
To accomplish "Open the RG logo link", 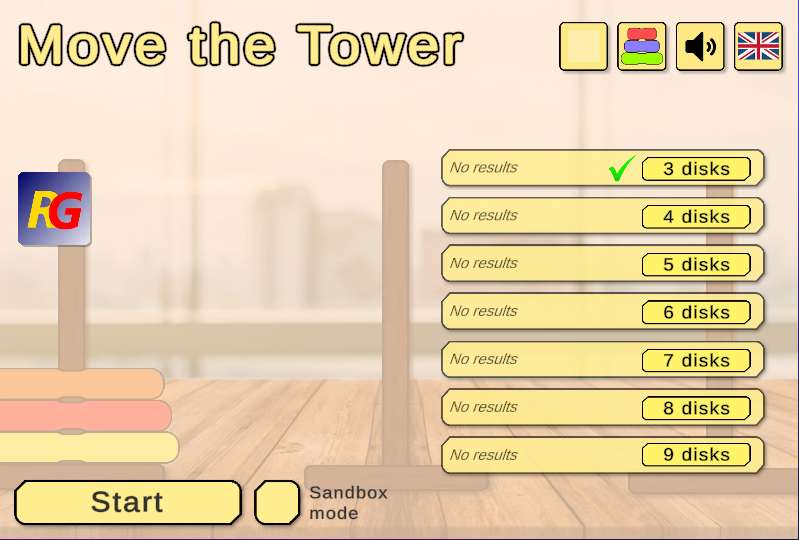I will (x=54, y=209).
